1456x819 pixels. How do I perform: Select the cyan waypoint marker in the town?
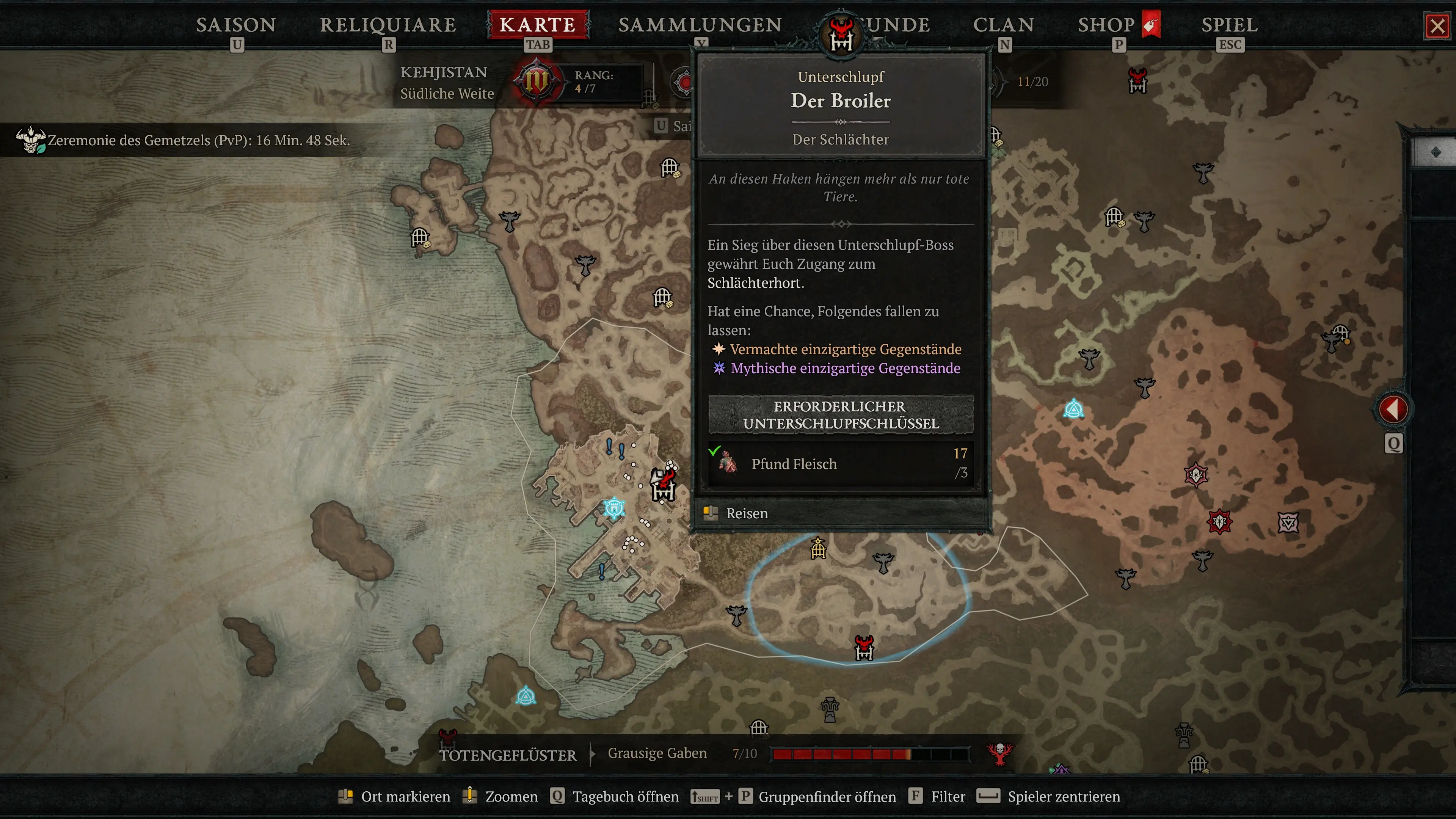[x=614, y=508]
